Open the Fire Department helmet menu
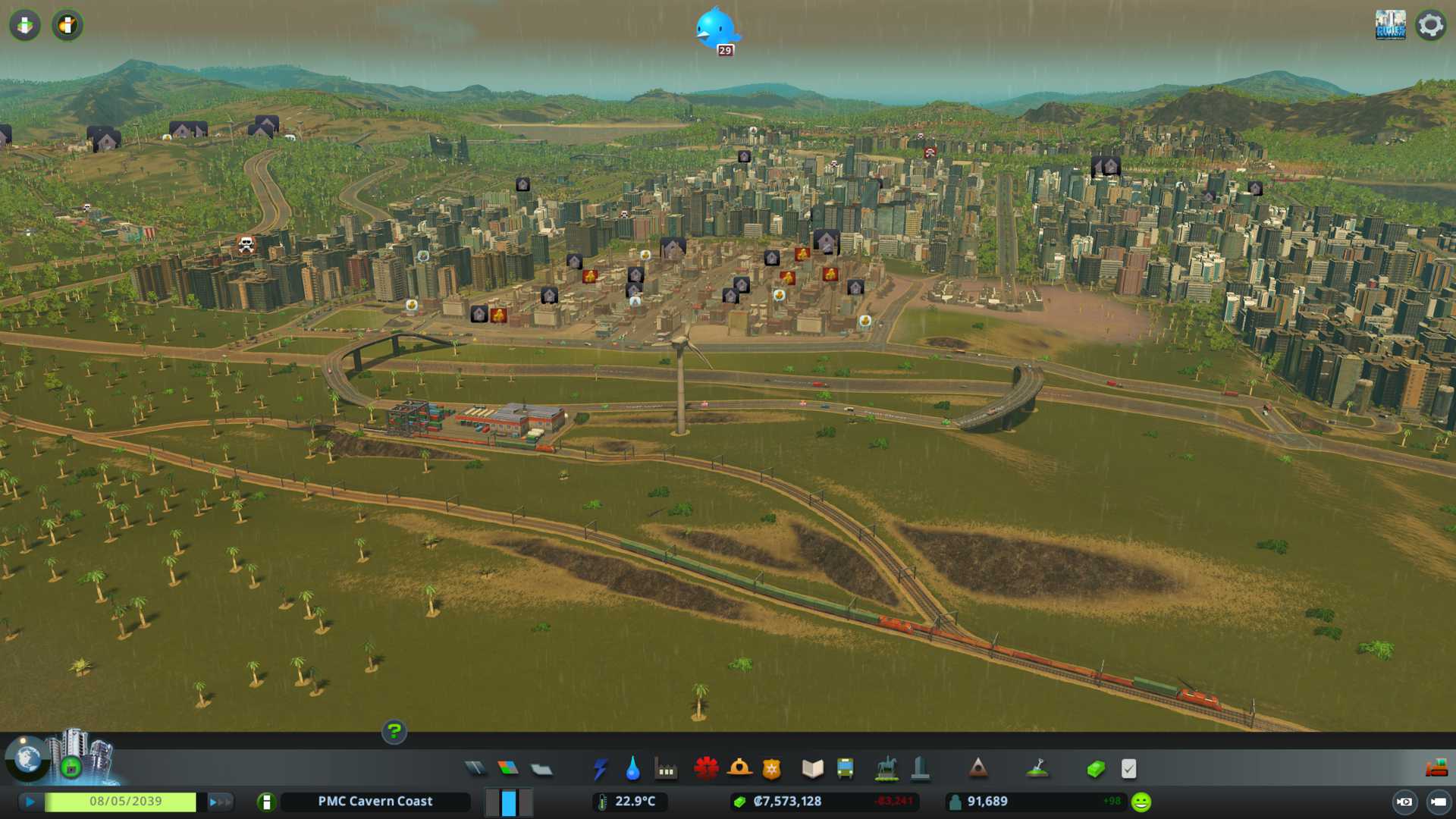 [739, 769]
